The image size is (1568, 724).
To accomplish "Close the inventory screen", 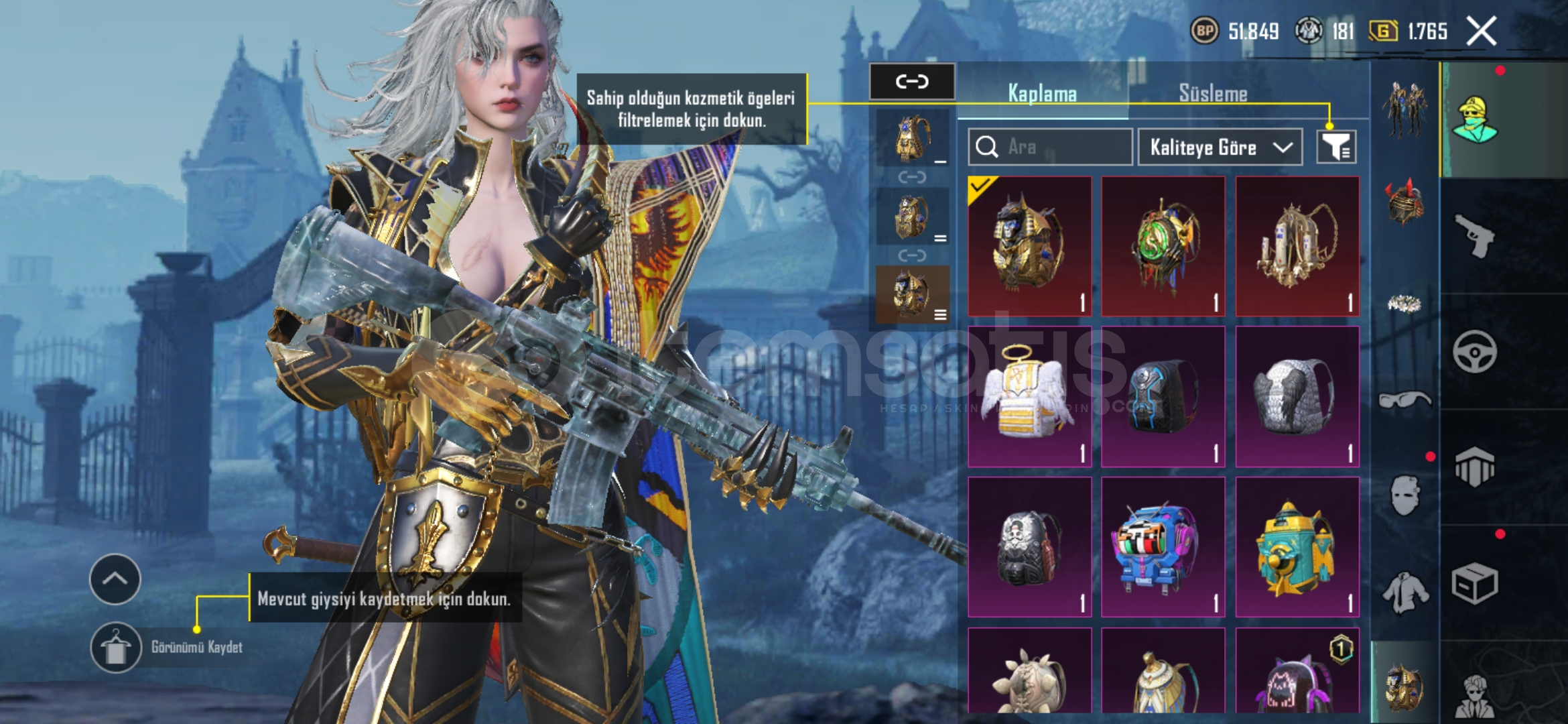I will click(x=1482, y=31).
